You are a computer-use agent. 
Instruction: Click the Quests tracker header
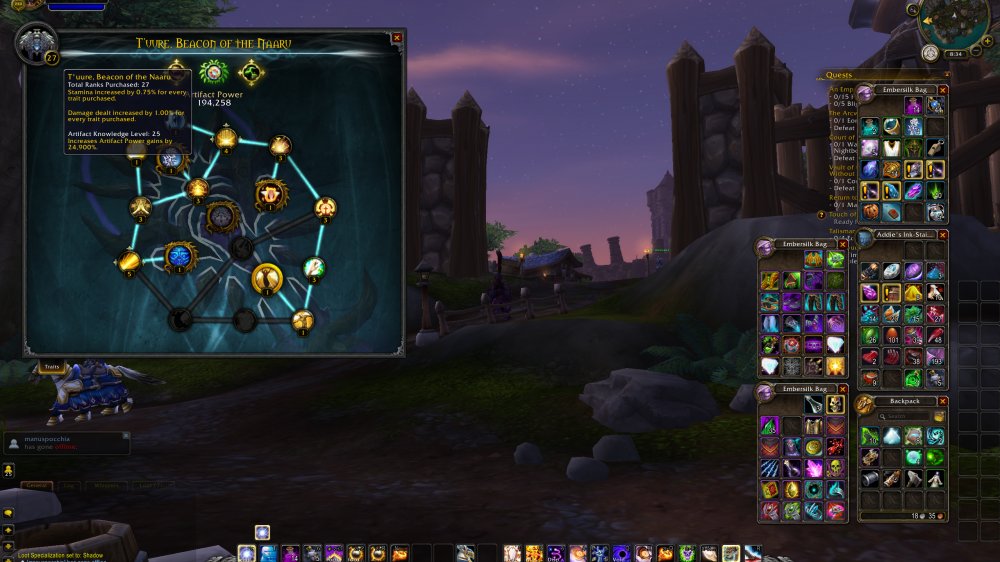tap(840, 73)
